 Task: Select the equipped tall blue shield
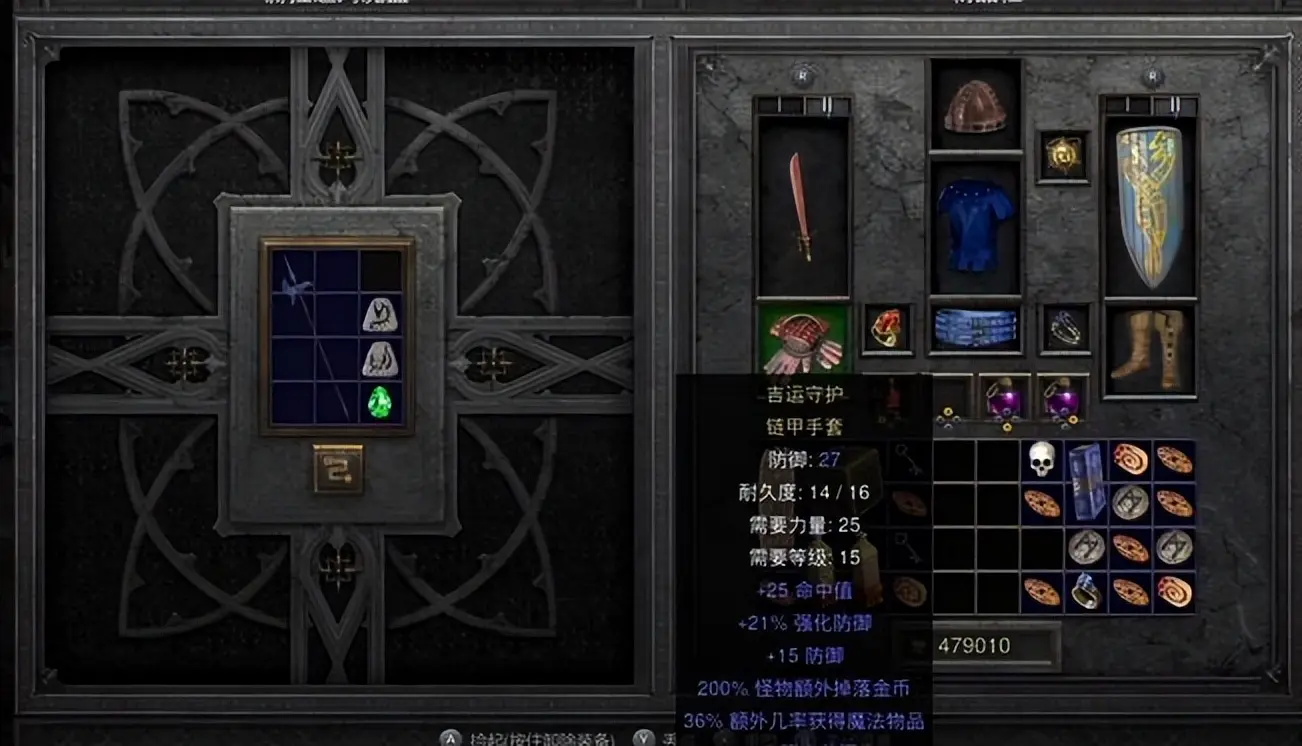pos(1148,206)
